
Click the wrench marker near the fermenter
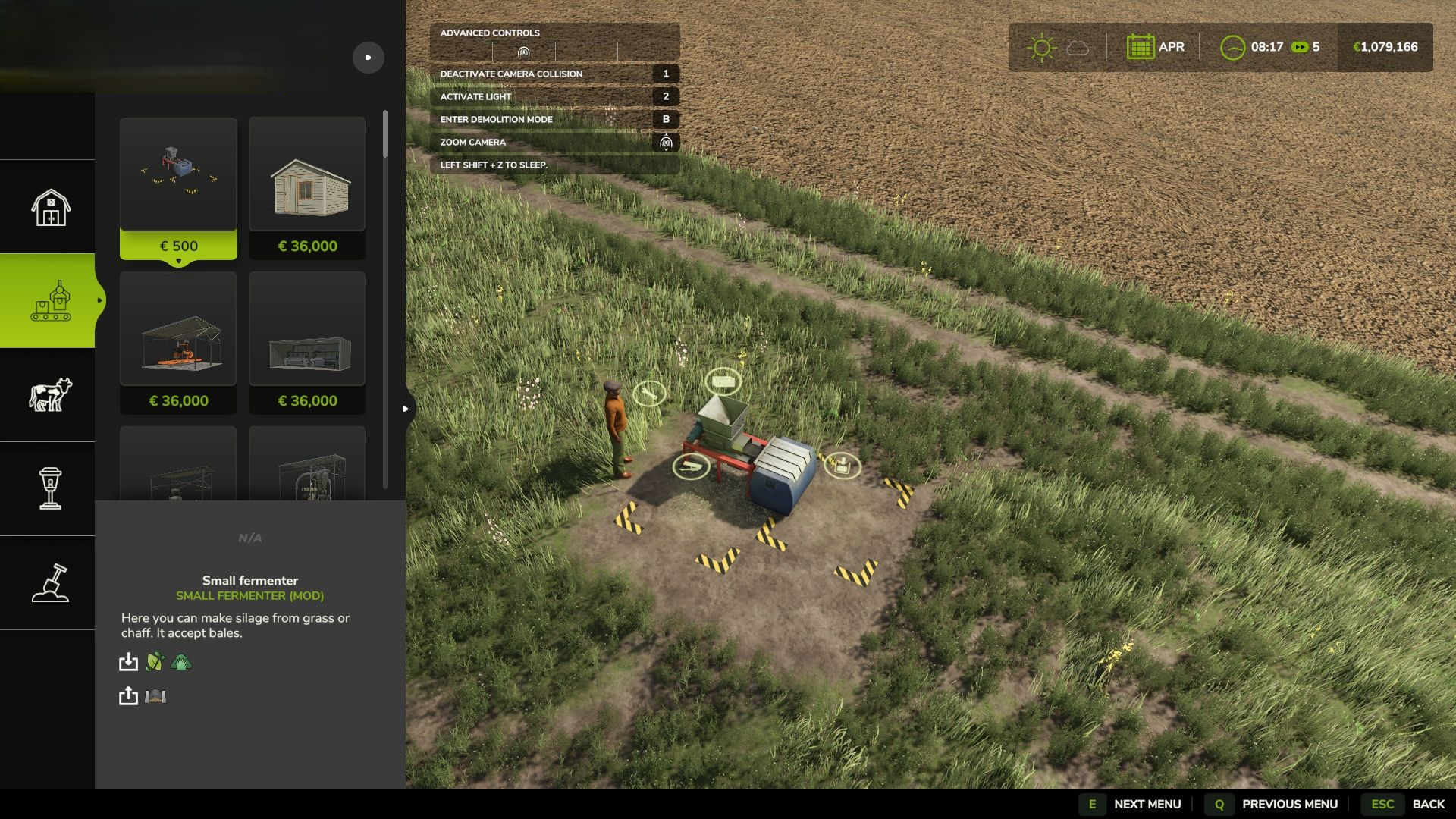coord(649,393)
